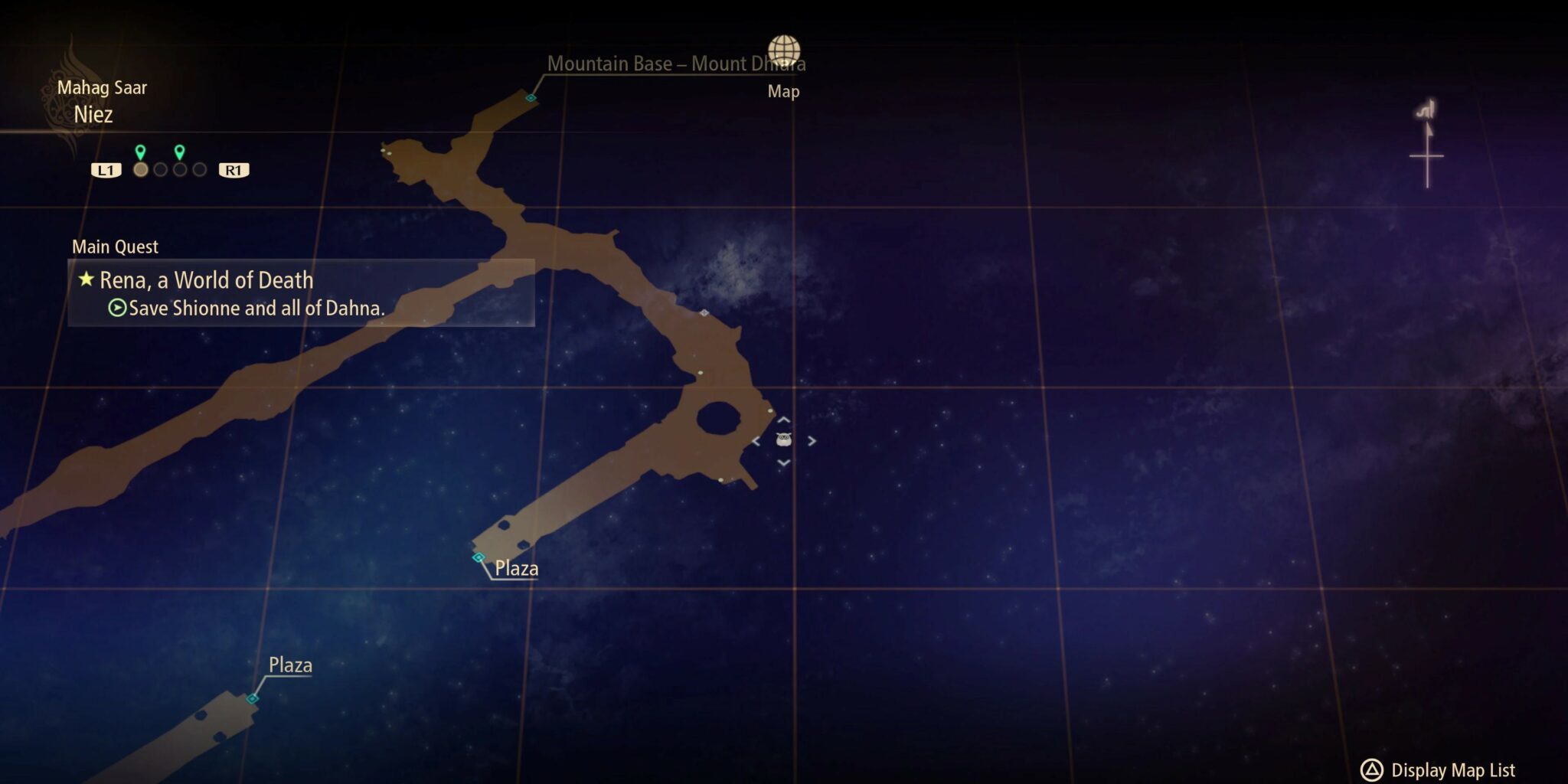Viewport: 1568px width, 784px height.
Task: Click the up chevron above player marker
Action: (x=782, y=420)
